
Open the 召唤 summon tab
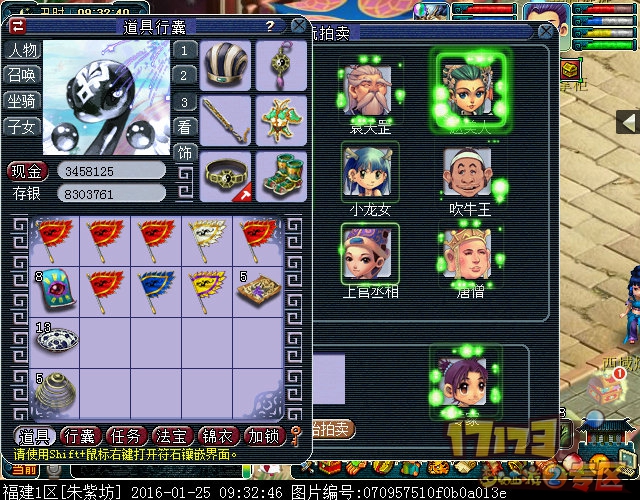[x=22, y=75]
